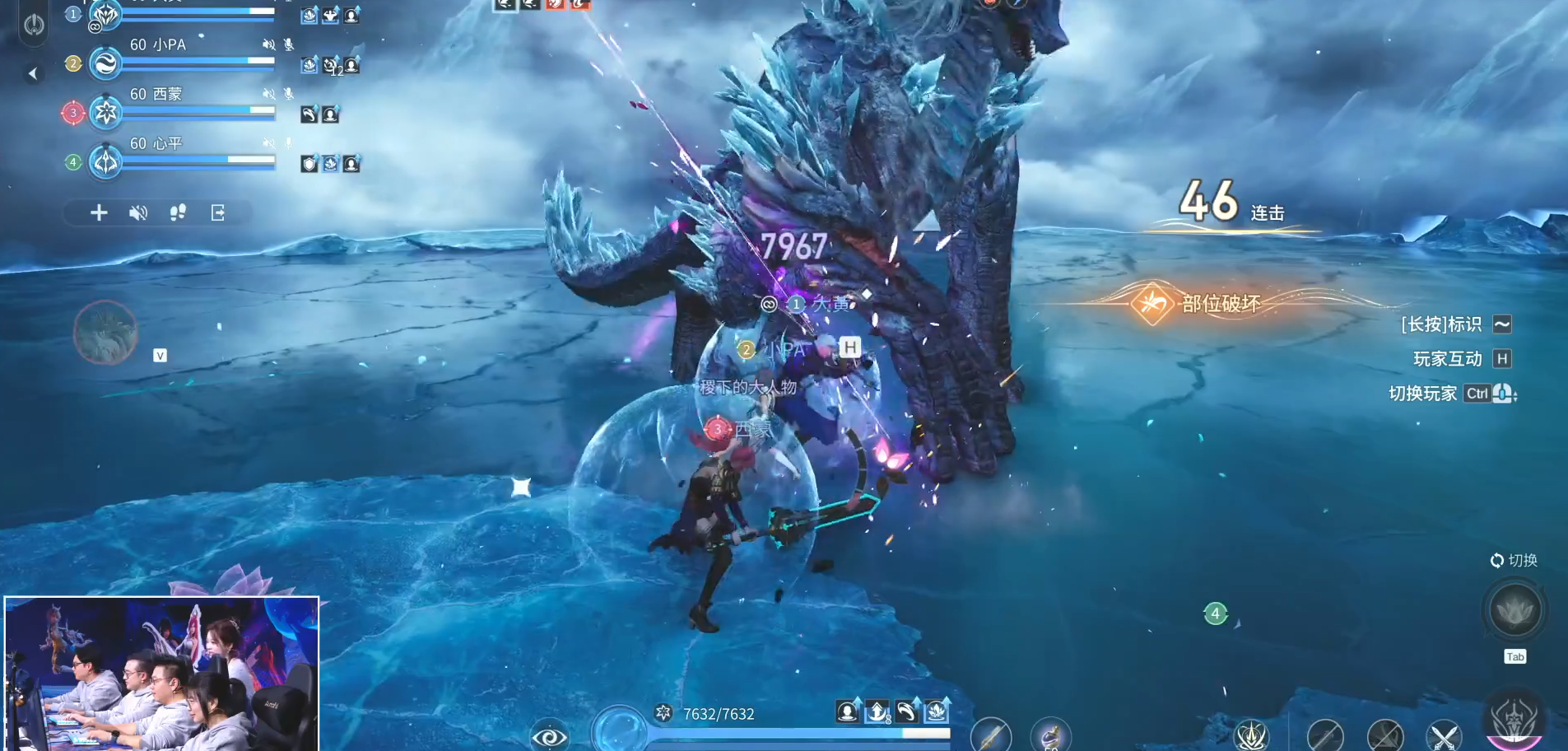
Task: Click the microphone icon beside 小PA
Action: coord(289,44)
